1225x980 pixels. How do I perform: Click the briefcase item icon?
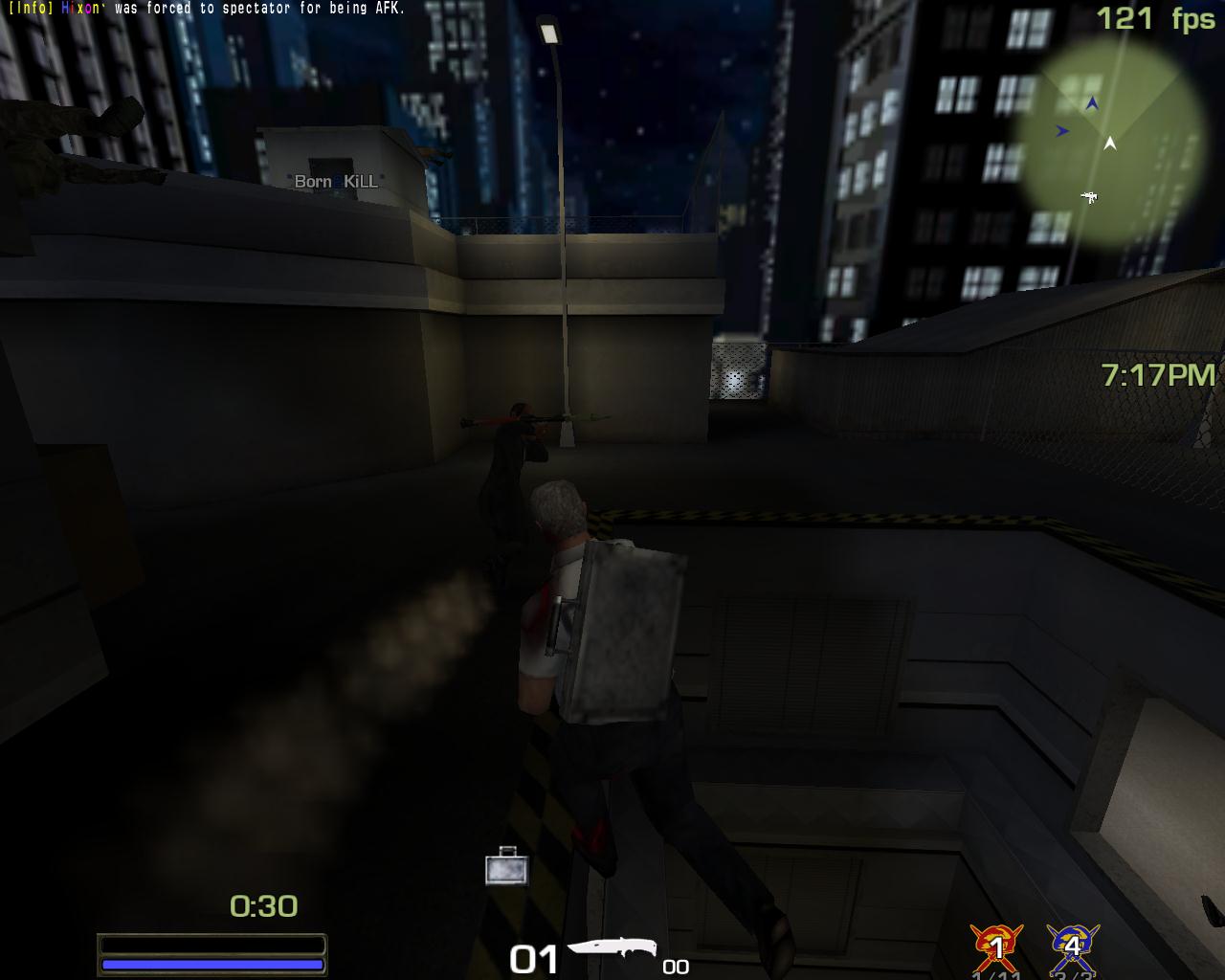[506, 866]
